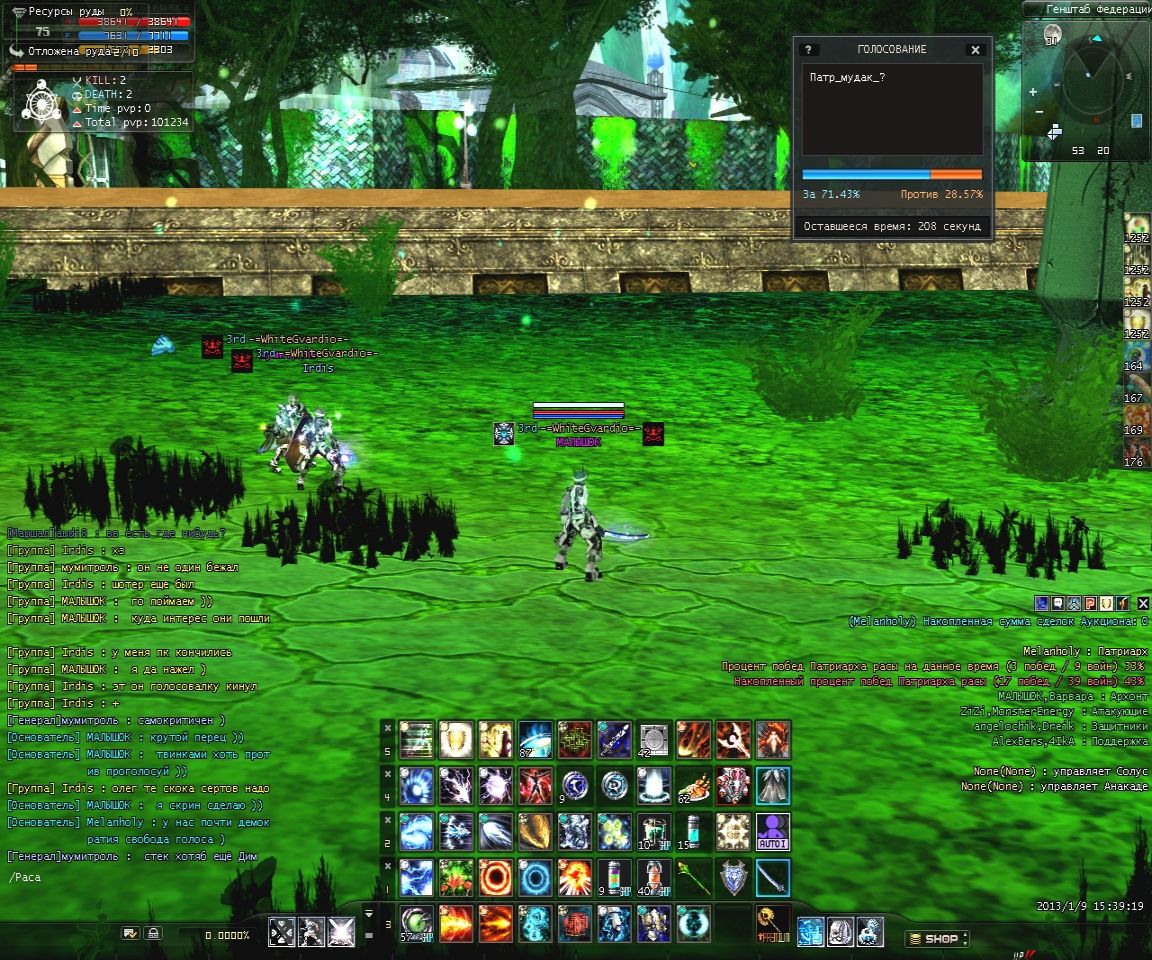Zoom out the minimap with minus button

pos(1037,111)
